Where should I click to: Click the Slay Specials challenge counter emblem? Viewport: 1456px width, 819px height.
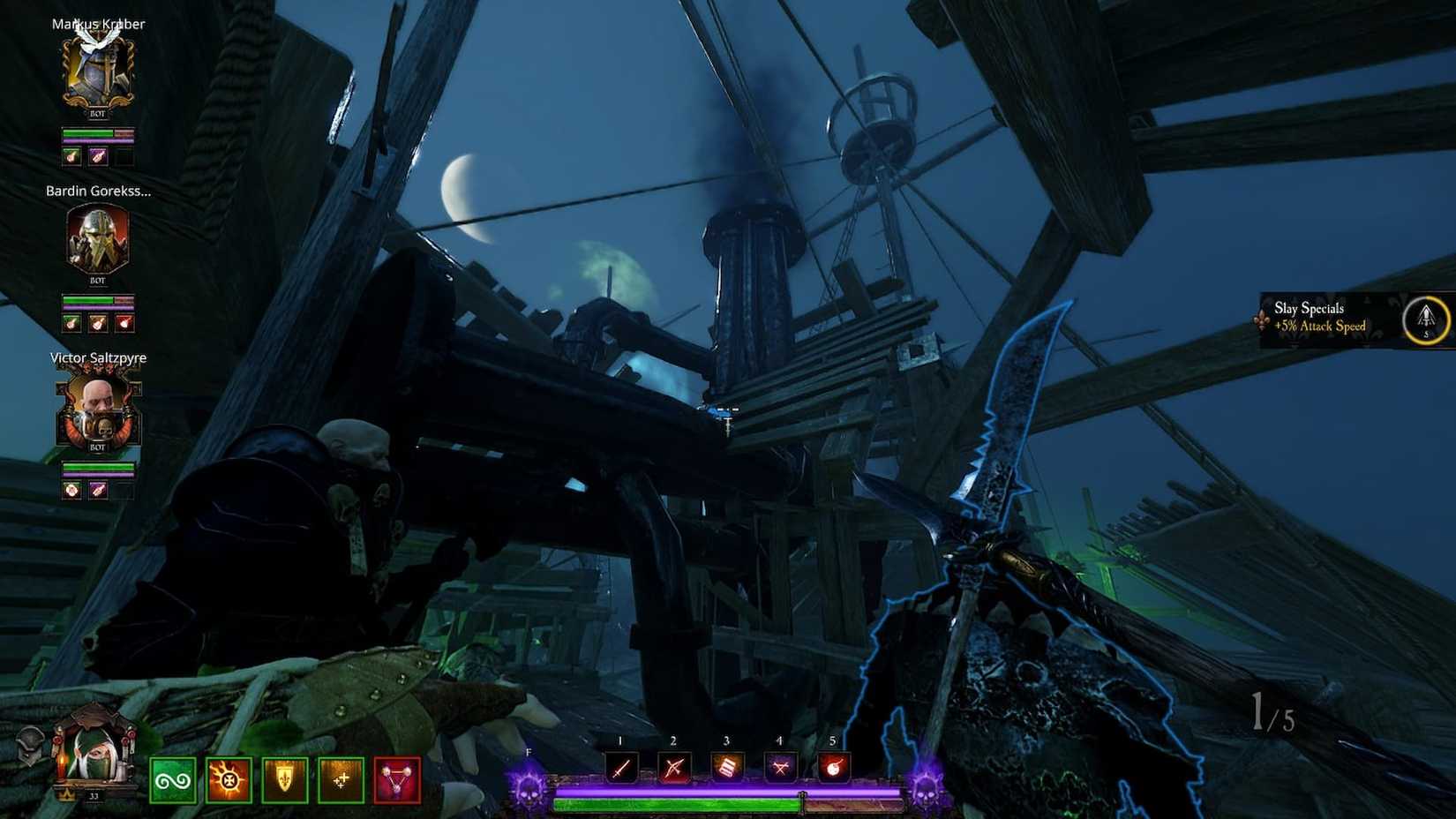[1426, 320]
